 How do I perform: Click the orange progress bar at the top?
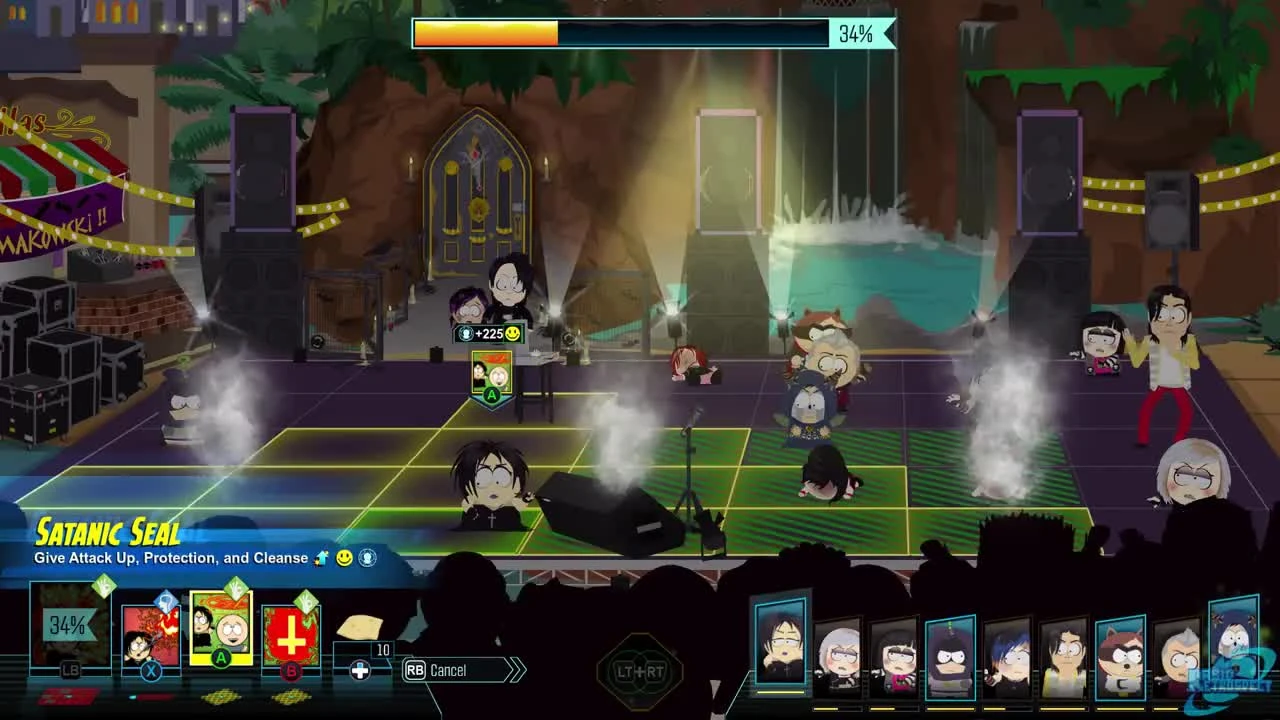pos(485,33)
